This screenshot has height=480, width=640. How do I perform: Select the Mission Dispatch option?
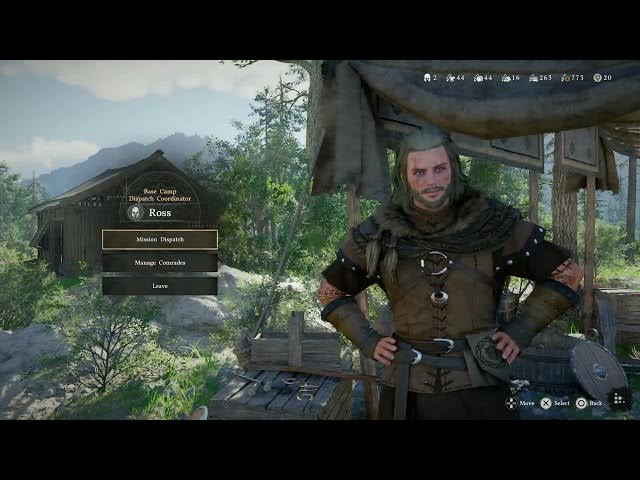[160, 239]
